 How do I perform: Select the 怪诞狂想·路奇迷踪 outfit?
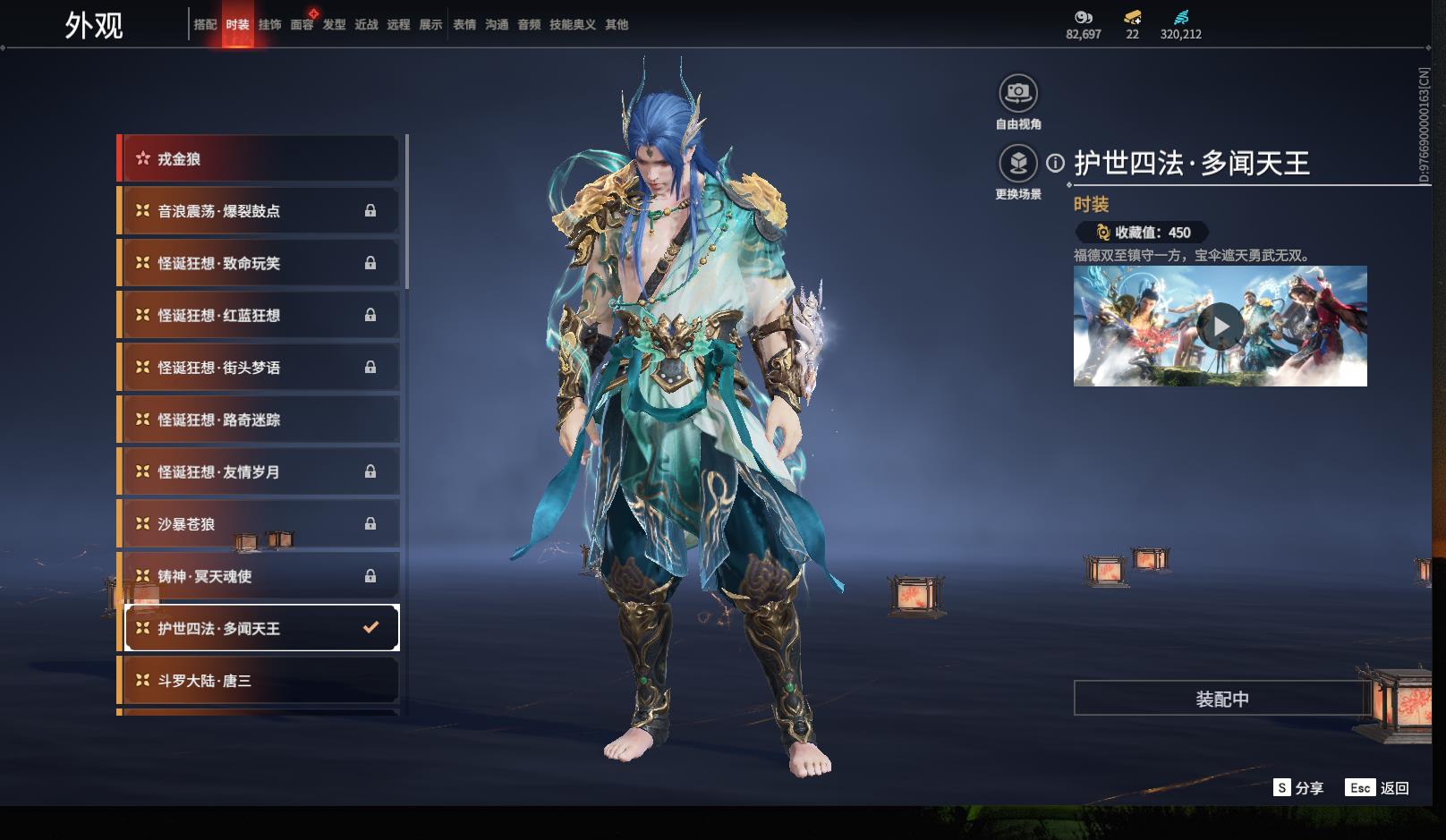(x=259, y=420)
